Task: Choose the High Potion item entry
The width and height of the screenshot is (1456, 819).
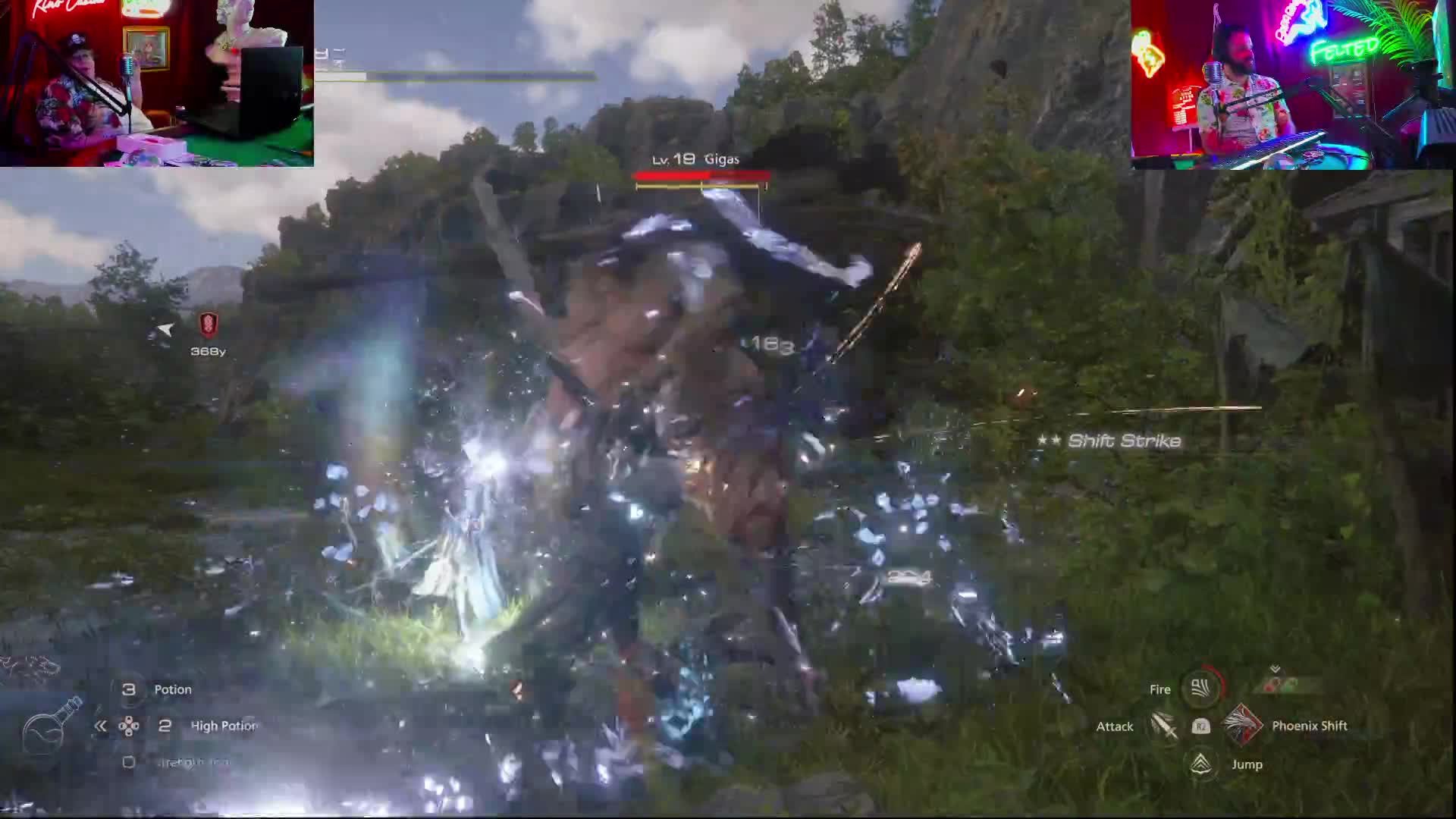Action: (223, 726)
